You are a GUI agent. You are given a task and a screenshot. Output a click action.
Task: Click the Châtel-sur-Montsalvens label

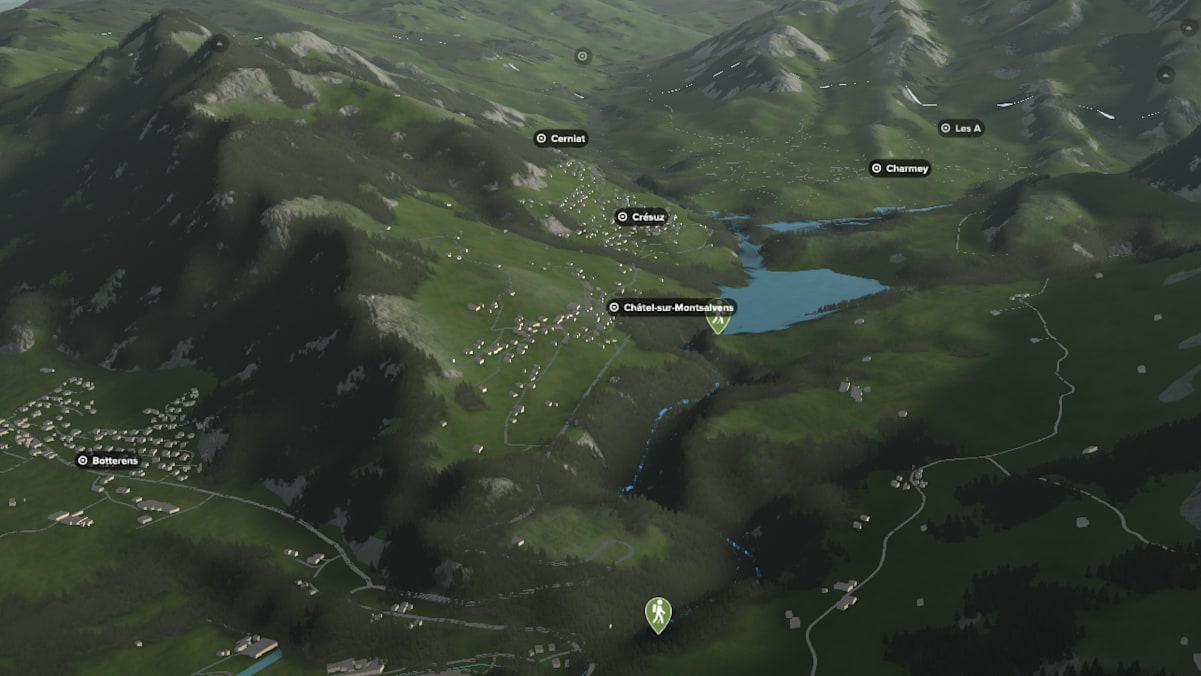point(670,307)
